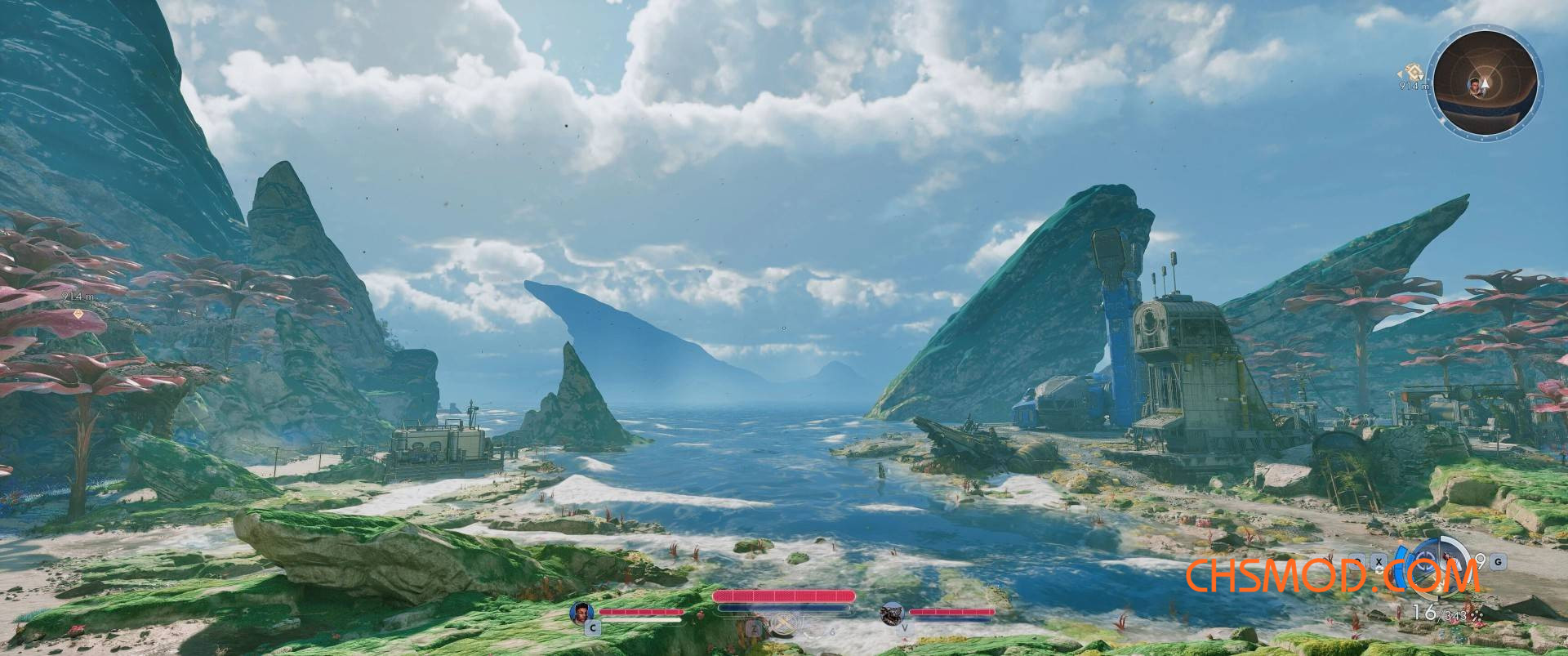The height and width of the screenshot is (656, 1568).
Task: Select the creature portrait labeled V
Action: click(x=892, y=614)
